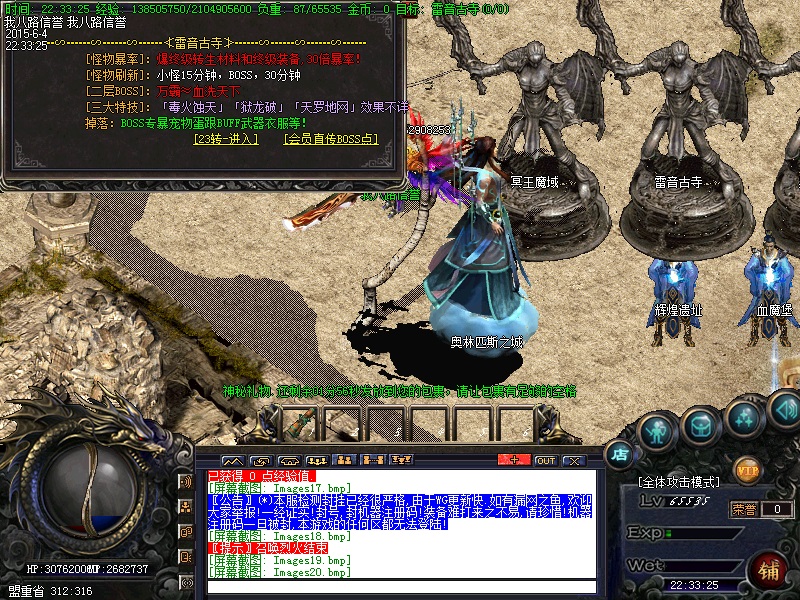Click the red plus button above chat
The width and height of the screenshot is (800, 600).
click(514, 460)
